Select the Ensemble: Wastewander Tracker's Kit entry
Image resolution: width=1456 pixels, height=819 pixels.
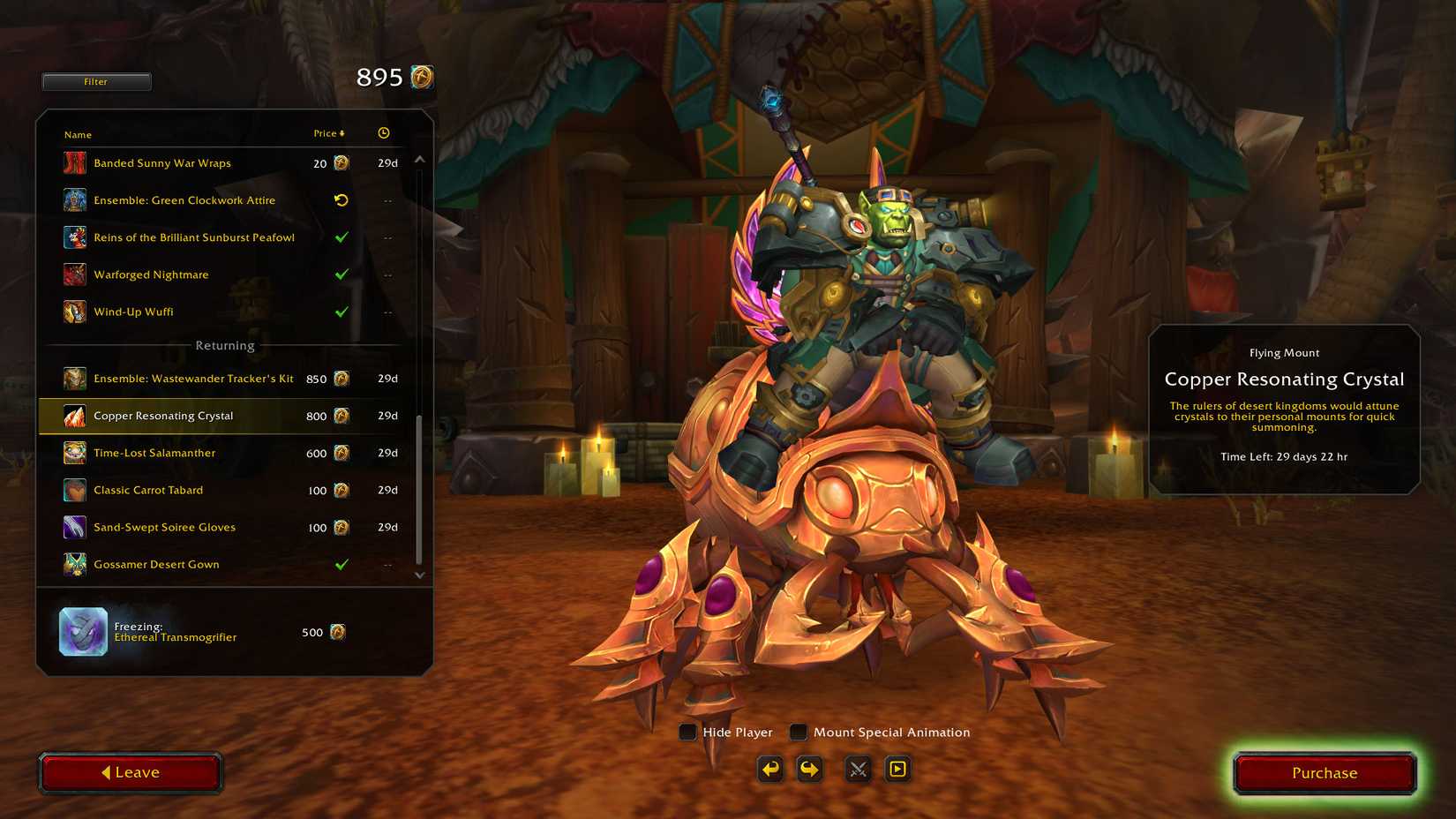192,378
